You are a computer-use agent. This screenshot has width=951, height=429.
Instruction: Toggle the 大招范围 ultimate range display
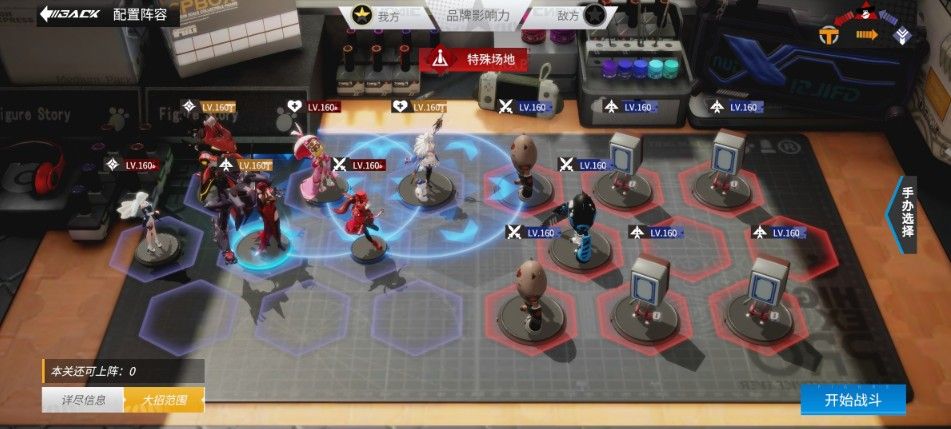pyautogui.click(x=164, y=400)
